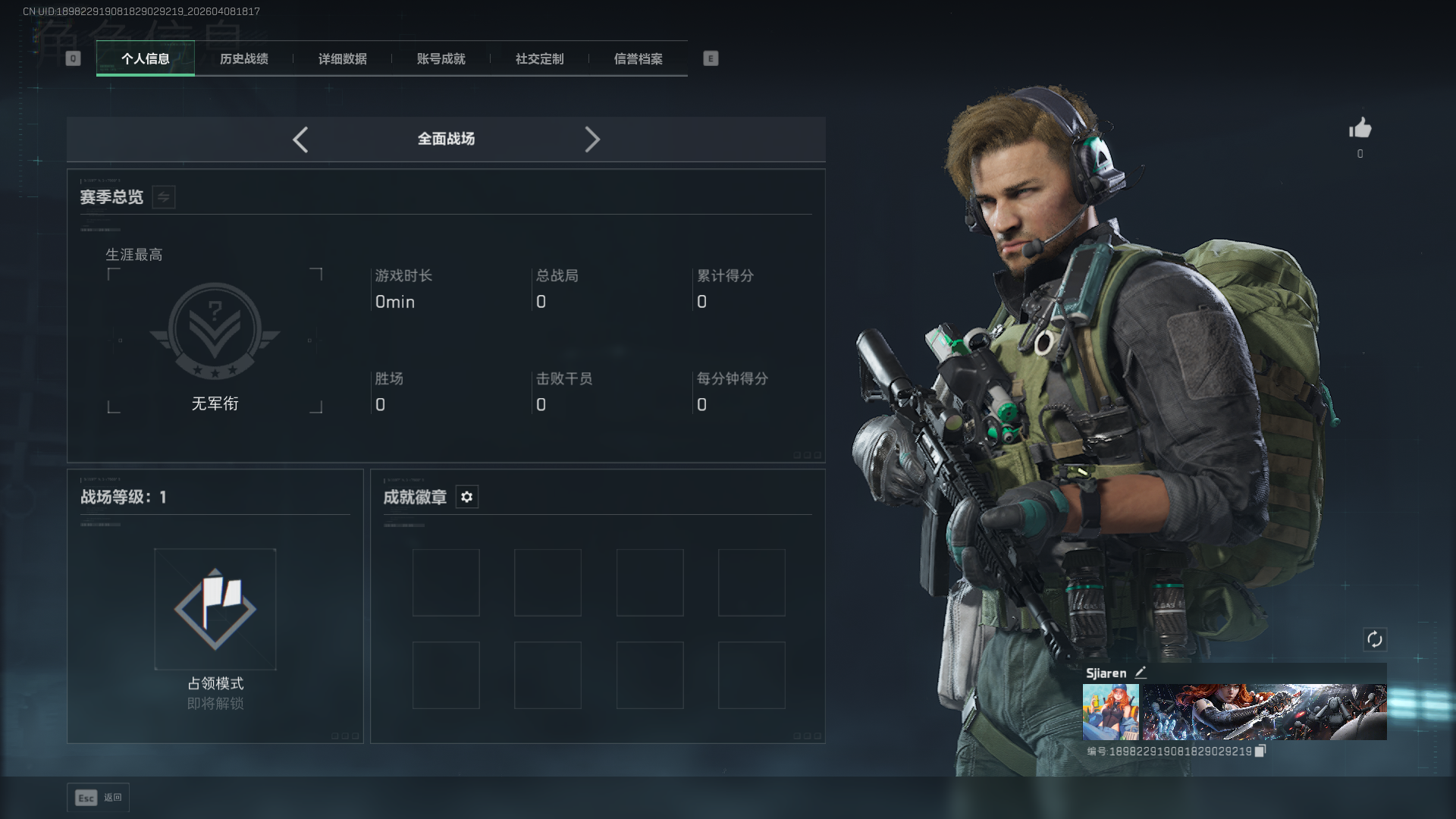The width and height of the screenshot is (1456, 819).
Task: Click the refresh character icon
Action: [1374, 639]
